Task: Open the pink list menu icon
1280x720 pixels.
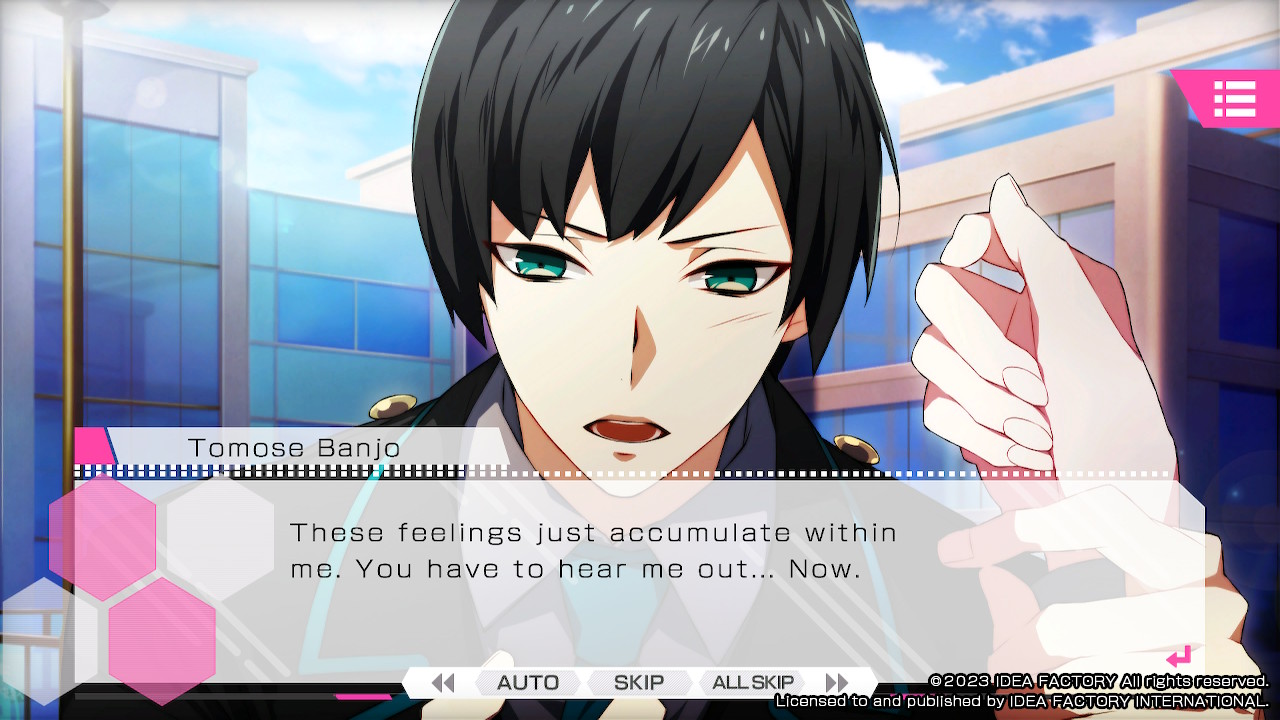Action: click(1234, 99)
